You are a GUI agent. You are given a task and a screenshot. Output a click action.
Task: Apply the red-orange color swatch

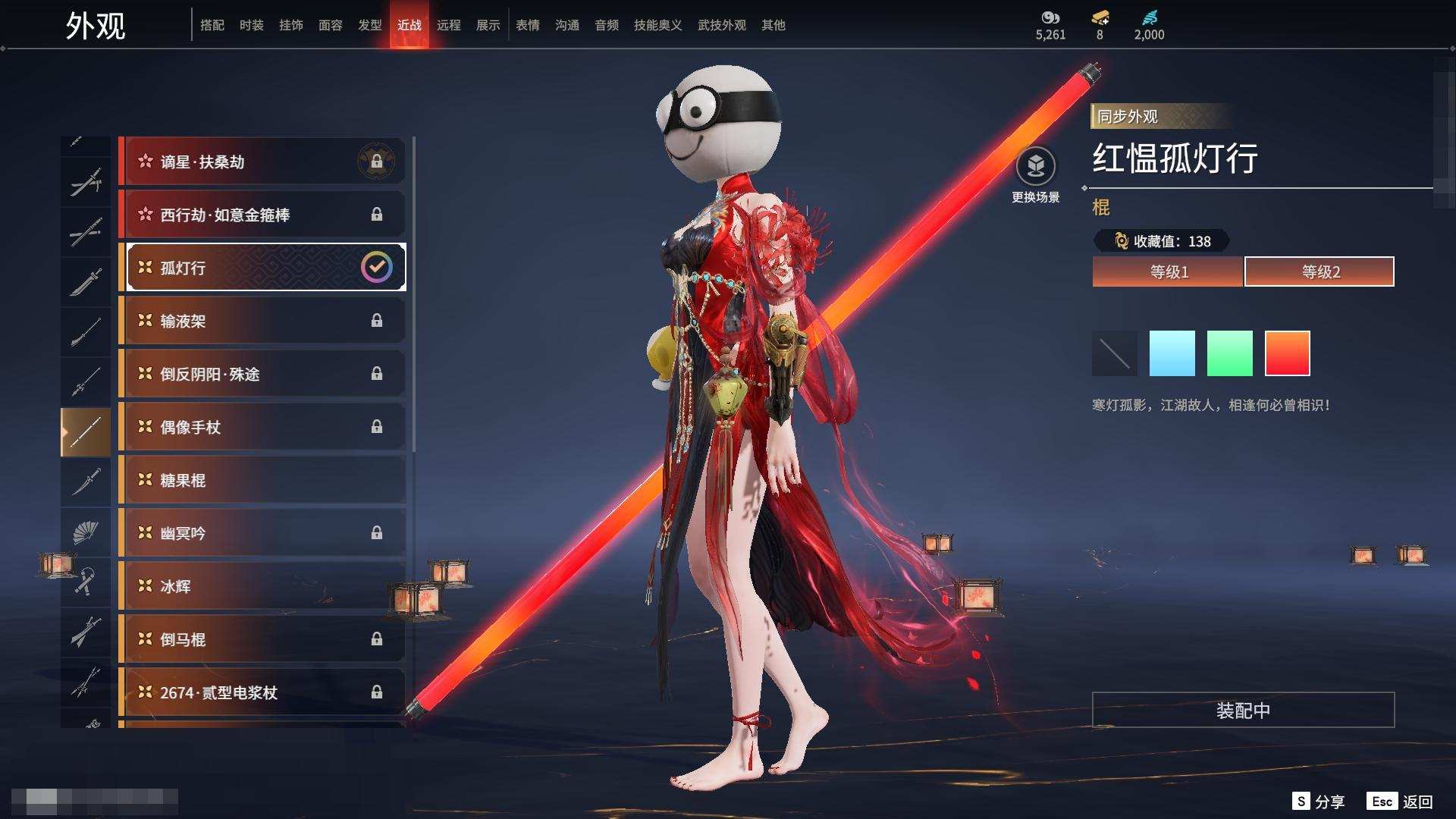(x=1287, y=353)
